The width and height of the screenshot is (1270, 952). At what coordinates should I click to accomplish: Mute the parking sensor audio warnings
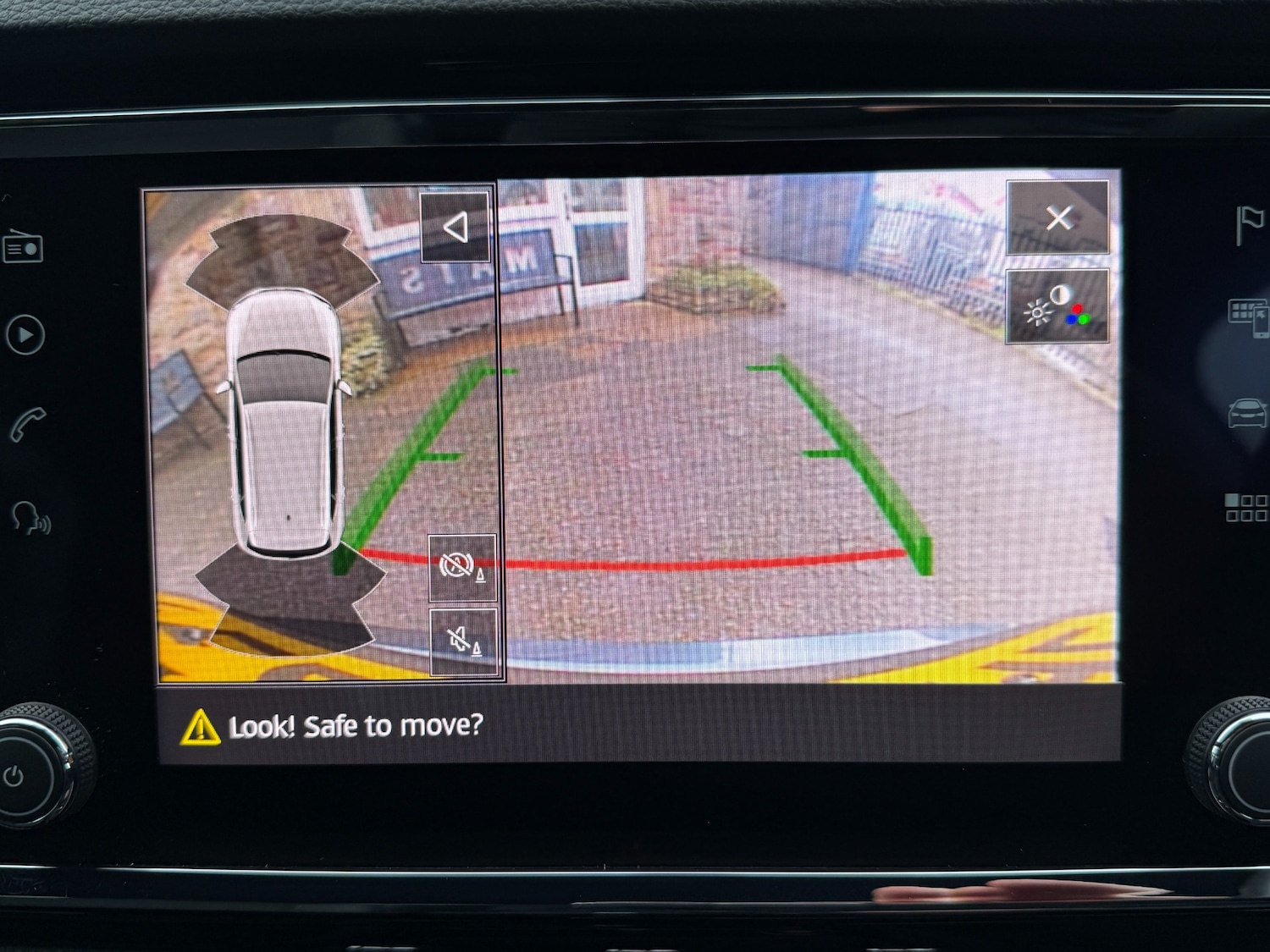[464, 641]
